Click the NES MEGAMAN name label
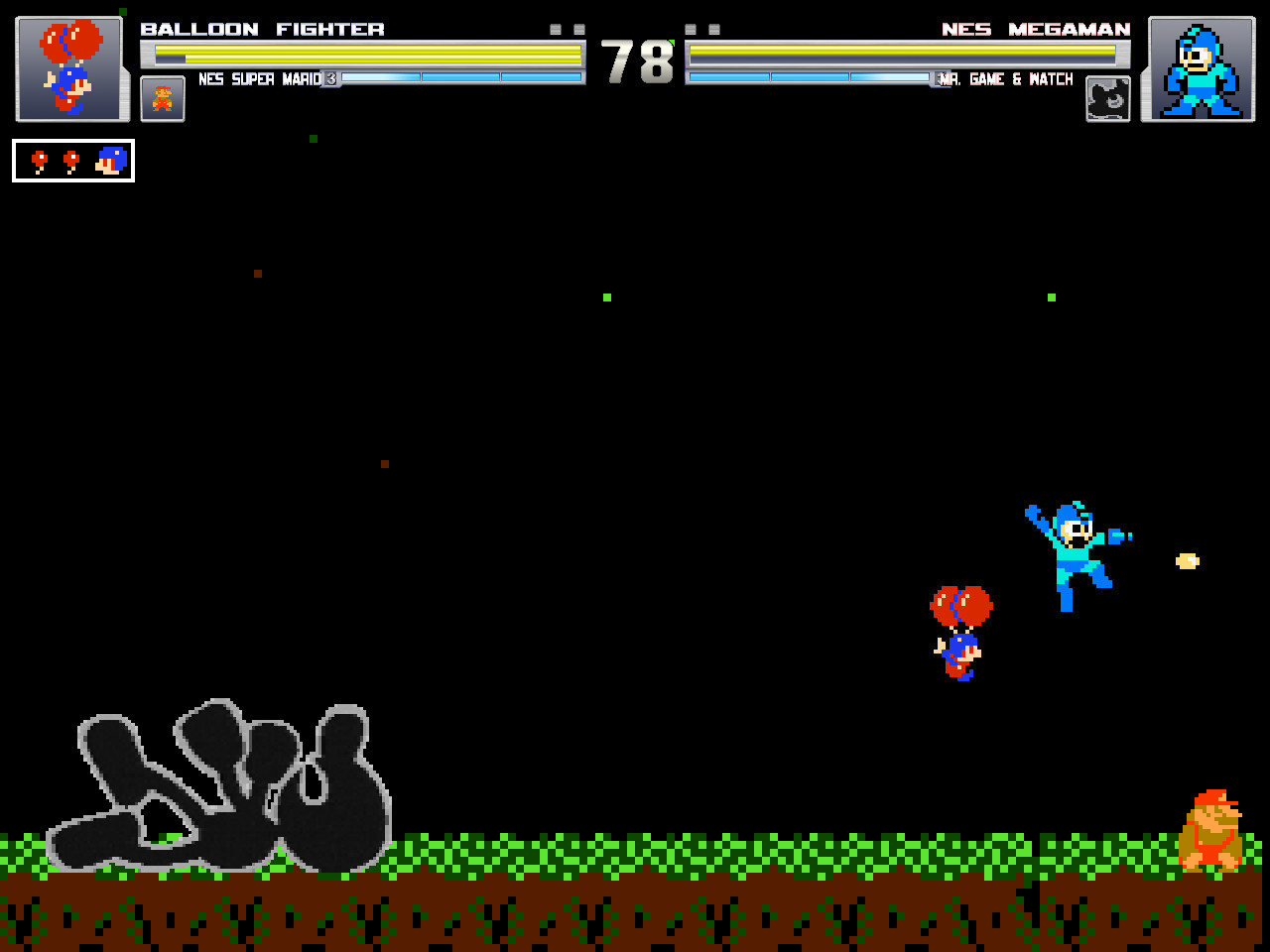Viewport: 1270px width, 952px height. click(1036, 29)
